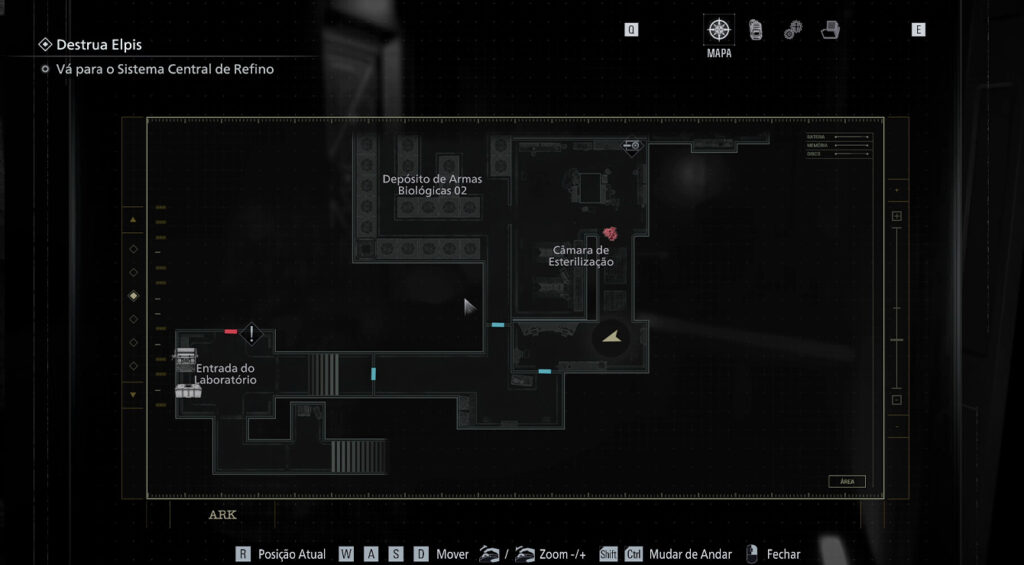The width and height of the screenshot is (1024, 565).
Task: Select the locked door icon marker
Action: (x=631, y=146)
